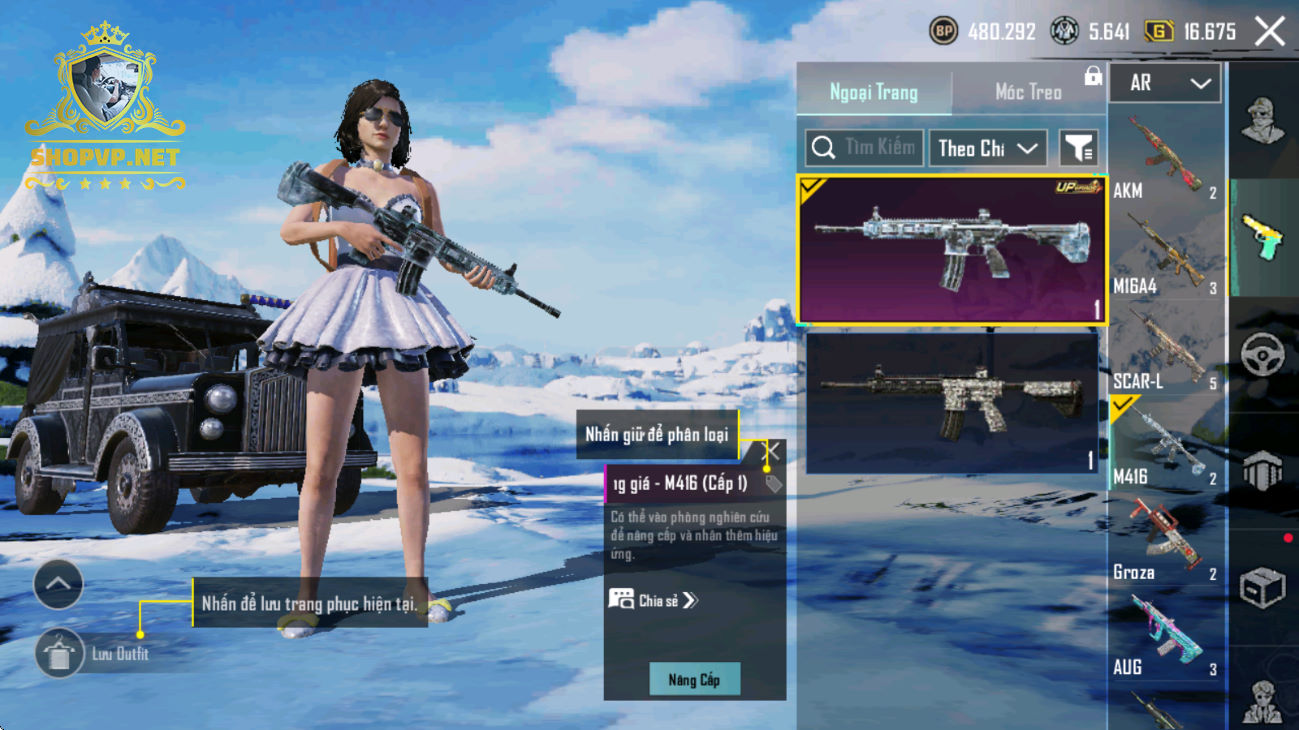Upgrade the skin with Nâng Cấp
The width and height of the screenshot is (1299, 730).
[x=694, y=680]
